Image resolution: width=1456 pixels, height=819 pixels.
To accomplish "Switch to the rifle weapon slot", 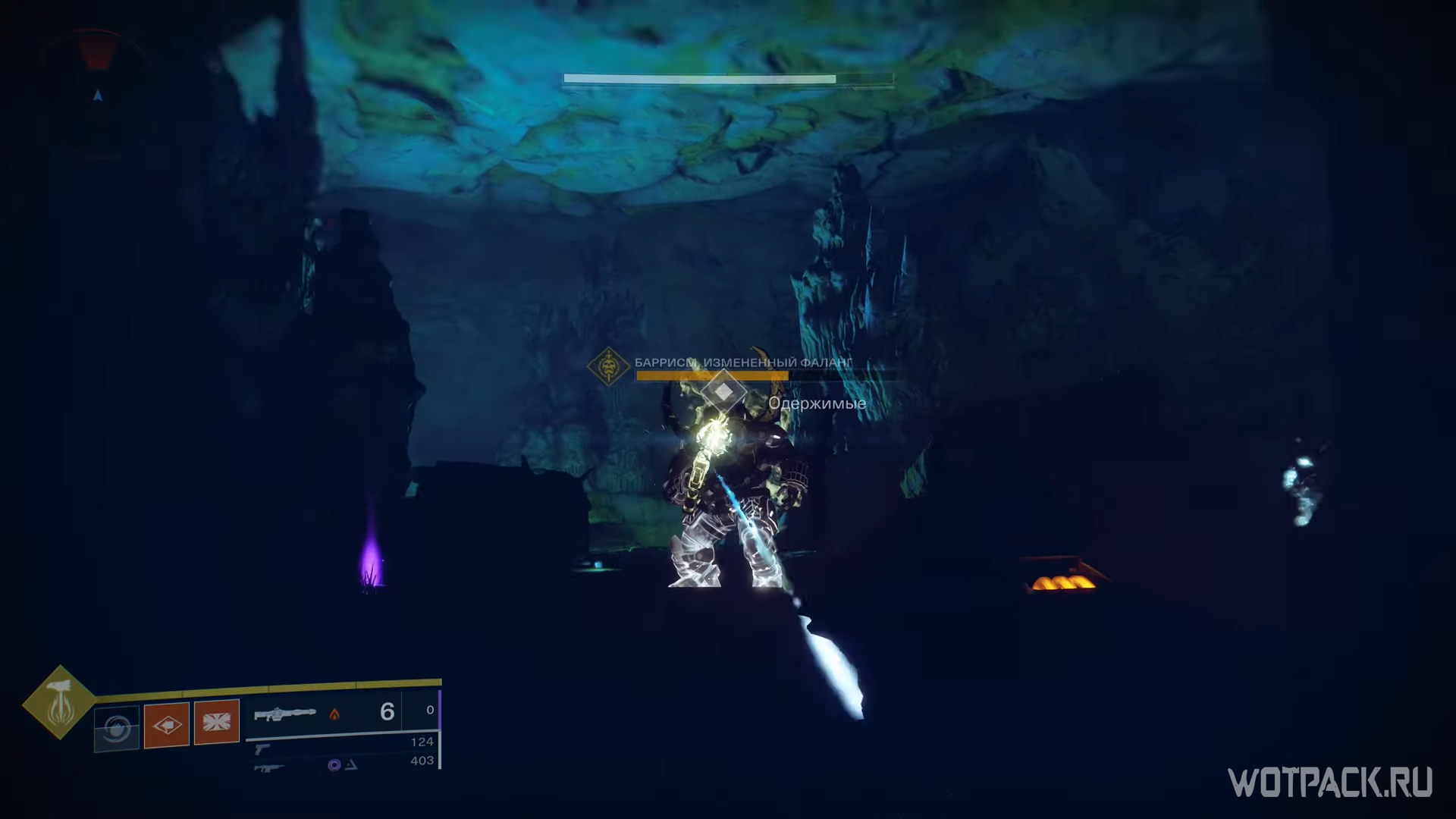I will pyautogui.click(x=269, y=768).
